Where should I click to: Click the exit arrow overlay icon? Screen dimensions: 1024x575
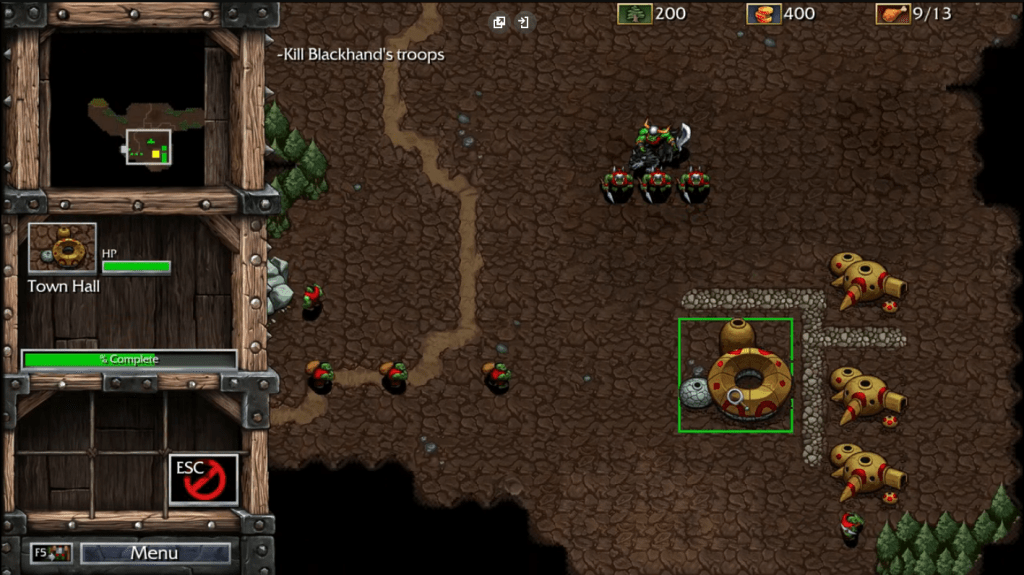pyautogui.click(x=523, y=22)
